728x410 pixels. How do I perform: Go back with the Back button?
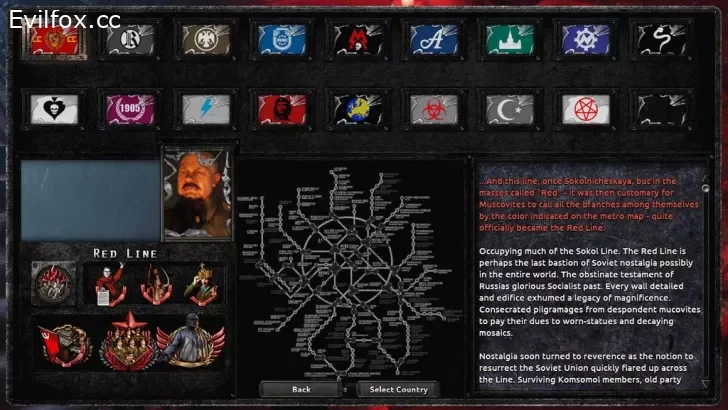(301, 389)
